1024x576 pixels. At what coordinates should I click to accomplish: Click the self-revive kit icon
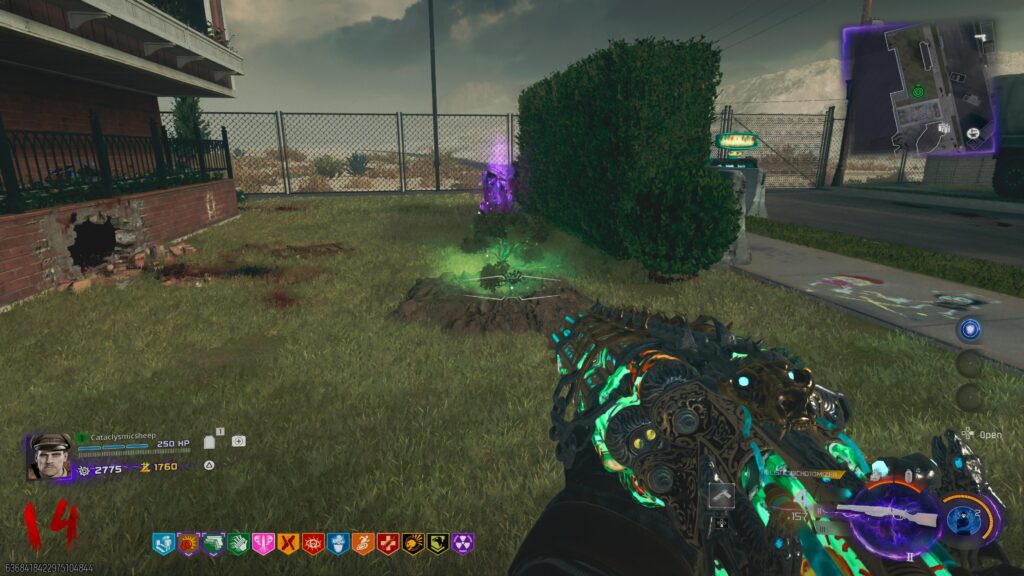click(x=238, y=441)
